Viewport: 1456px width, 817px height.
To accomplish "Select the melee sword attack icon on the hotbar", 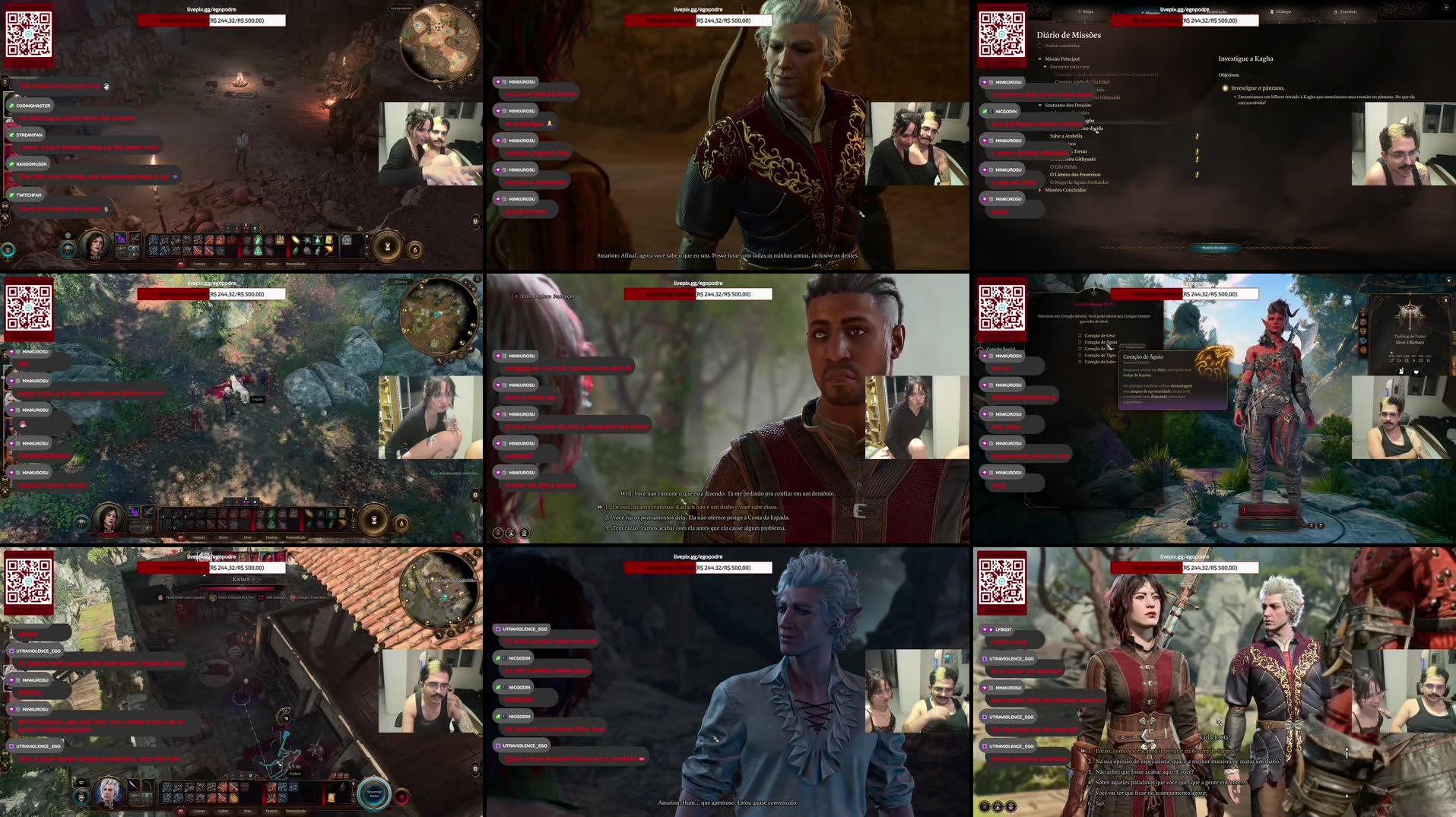I will (x=198, y=250).
